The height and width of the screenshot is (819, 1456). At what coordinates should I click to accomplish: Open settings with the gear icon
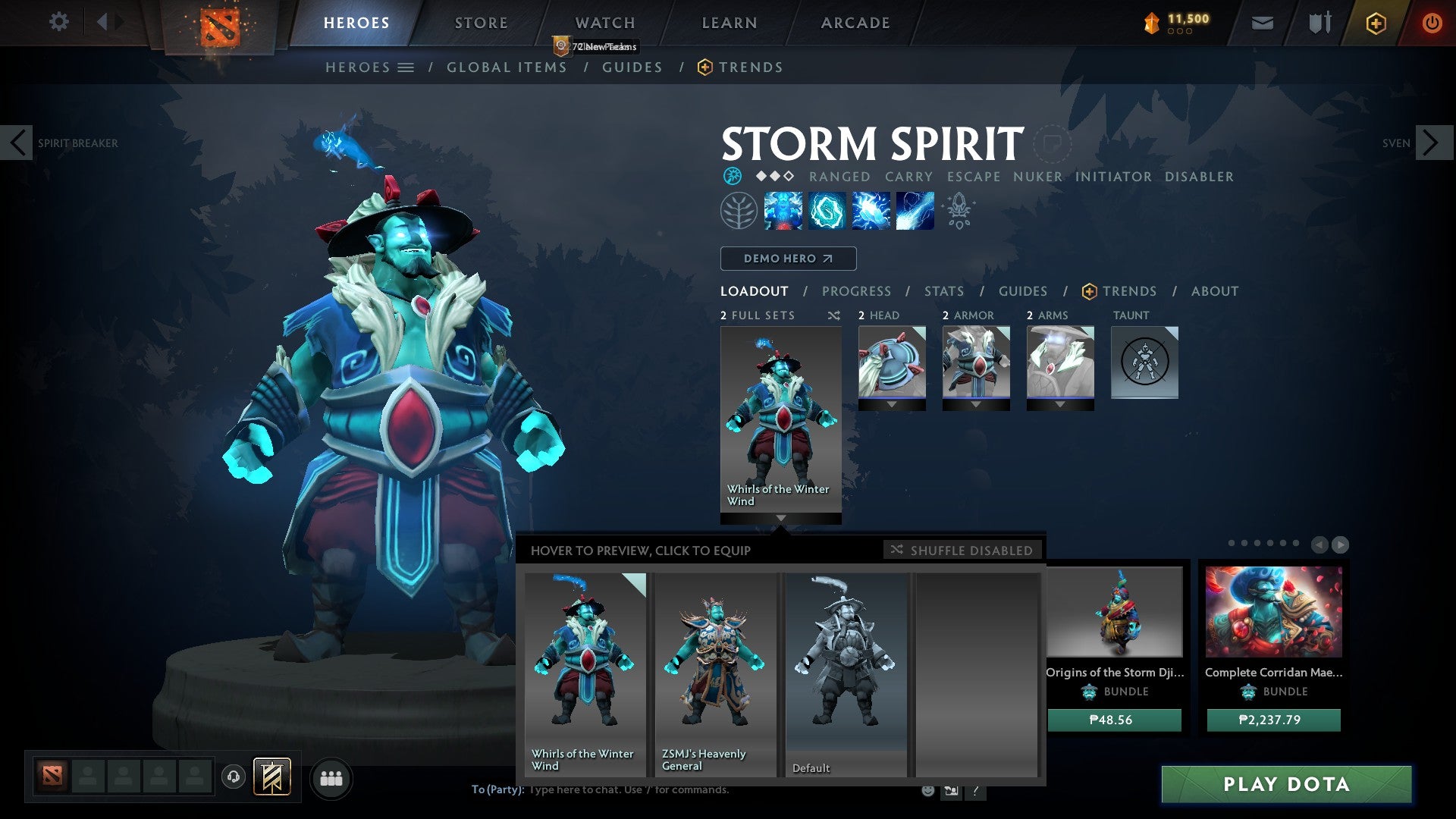[x=59, y=21]
